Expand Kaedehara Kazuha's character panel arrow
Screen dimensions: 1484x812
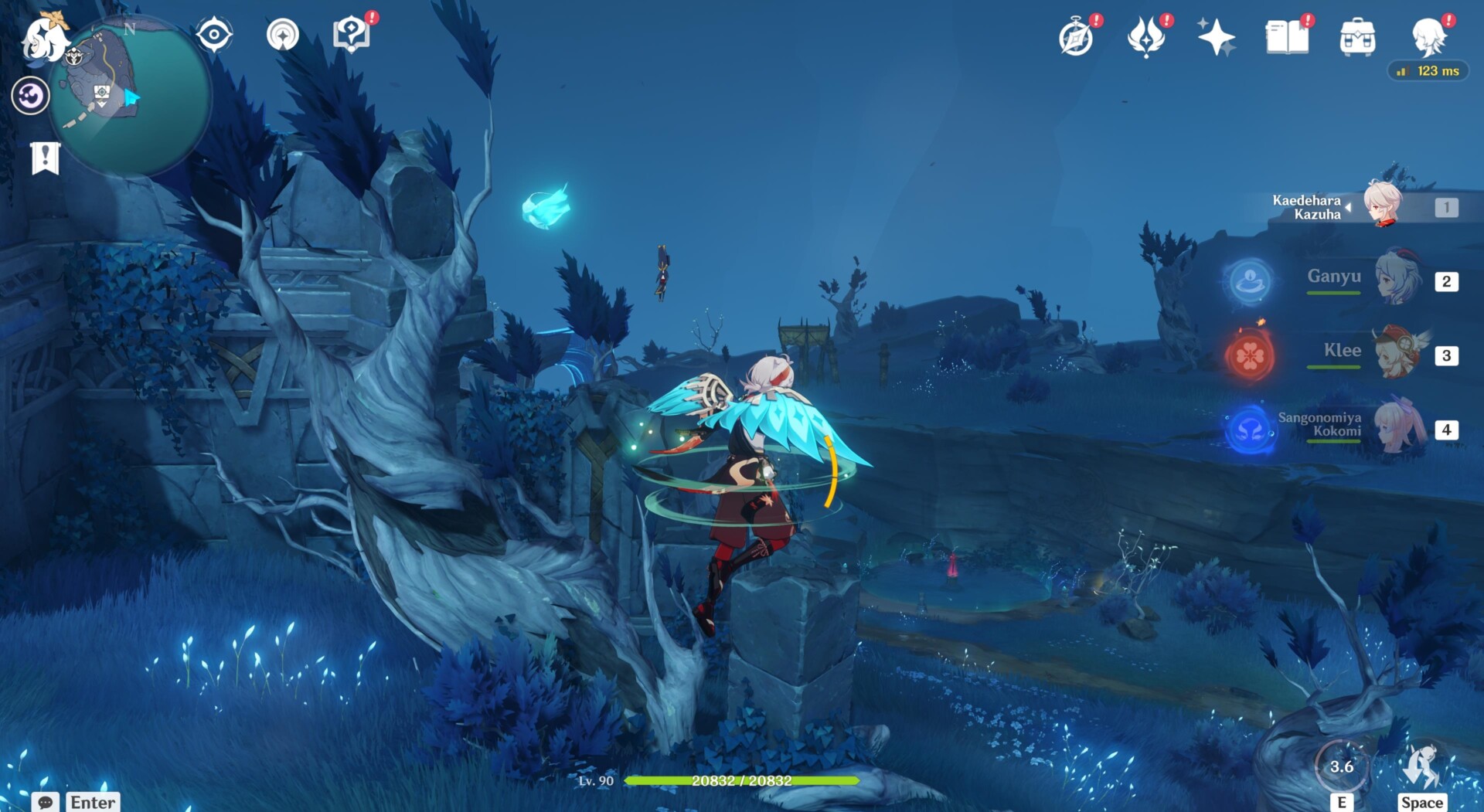click(1347, 207)
